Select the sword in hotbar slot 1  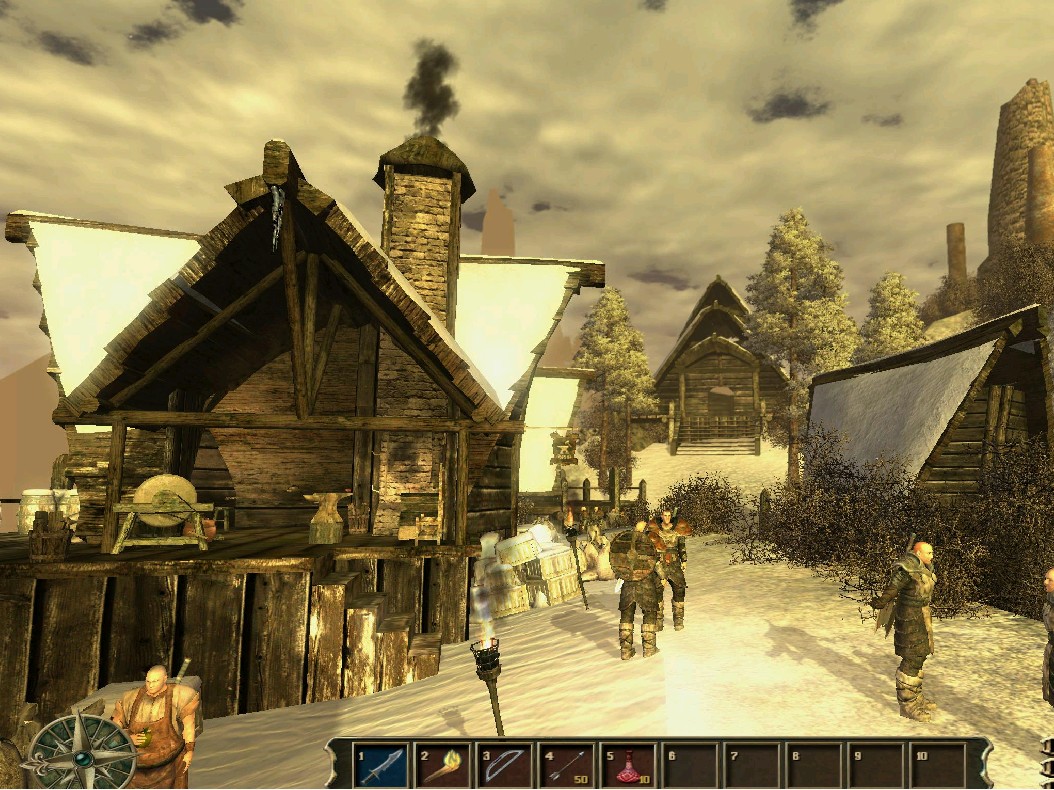(x=381, y=766)
